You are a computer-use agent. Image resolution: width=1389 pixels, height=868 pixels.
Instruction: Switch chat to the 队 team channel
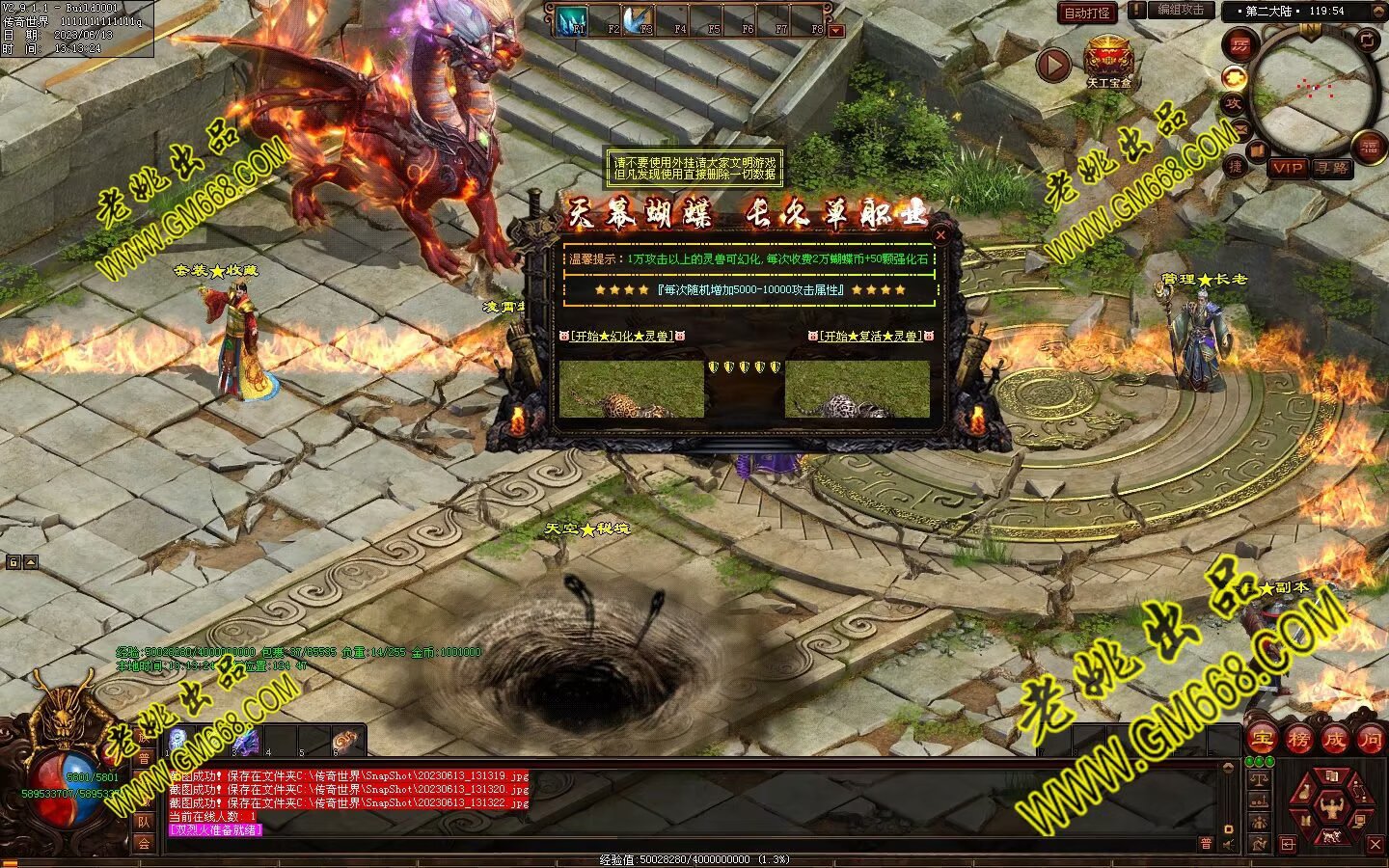143,822
